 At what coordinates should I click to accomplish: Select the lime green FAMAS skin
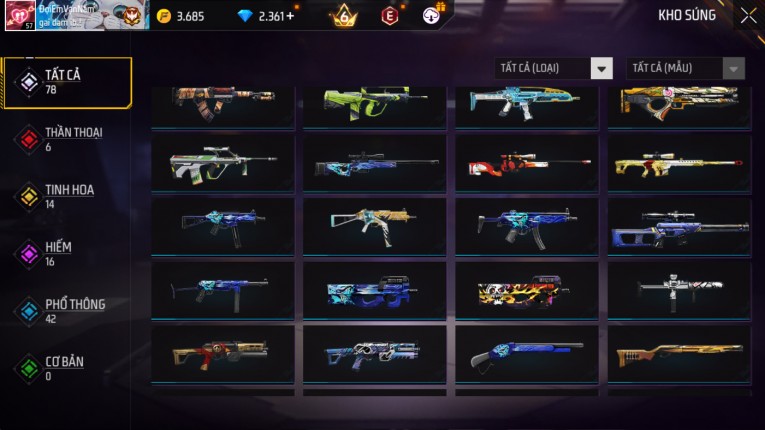(x=374, y=102)
